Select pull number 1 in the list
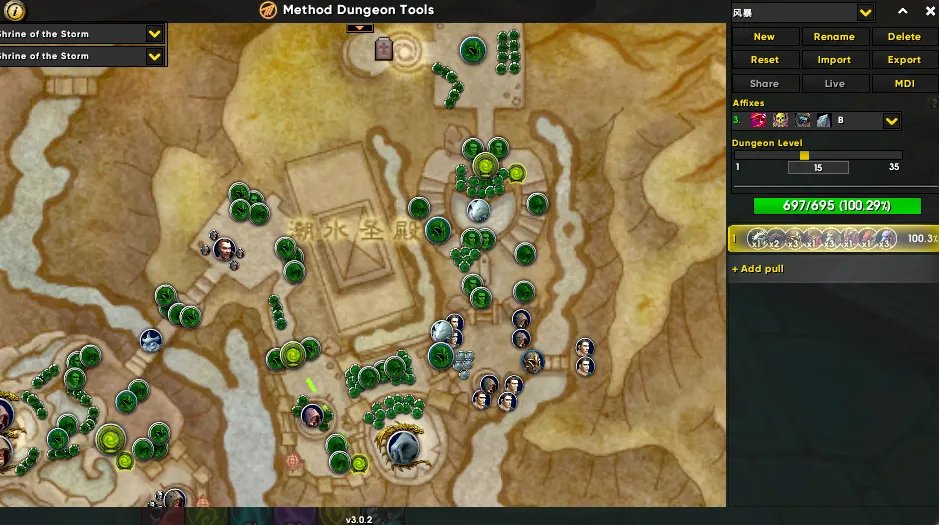The width and height of the screenshot is (939, 525). [832, 239]
